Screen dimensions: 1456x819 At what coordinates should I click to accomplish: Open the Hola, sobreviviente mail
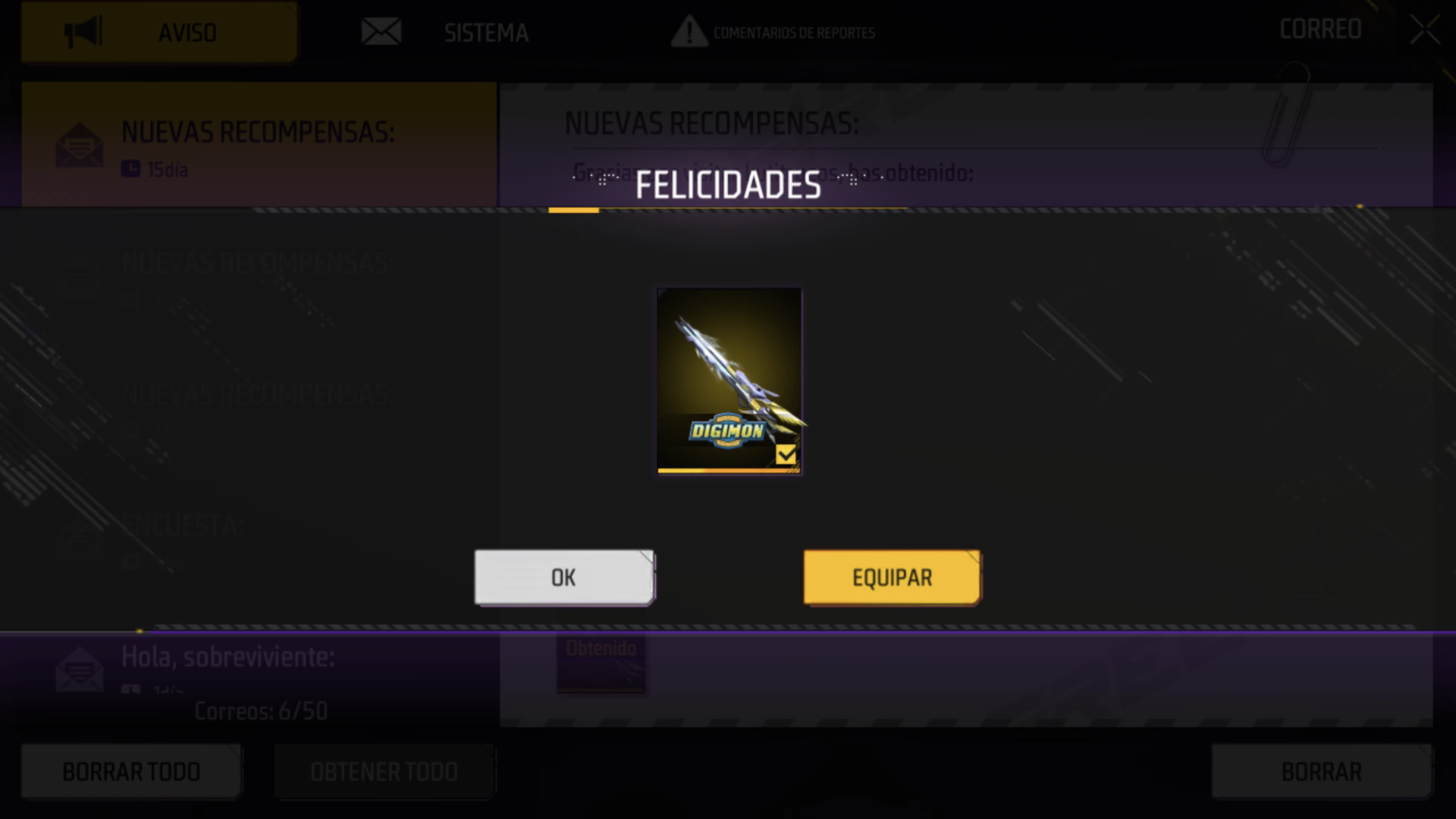click(x=258, y=665)
